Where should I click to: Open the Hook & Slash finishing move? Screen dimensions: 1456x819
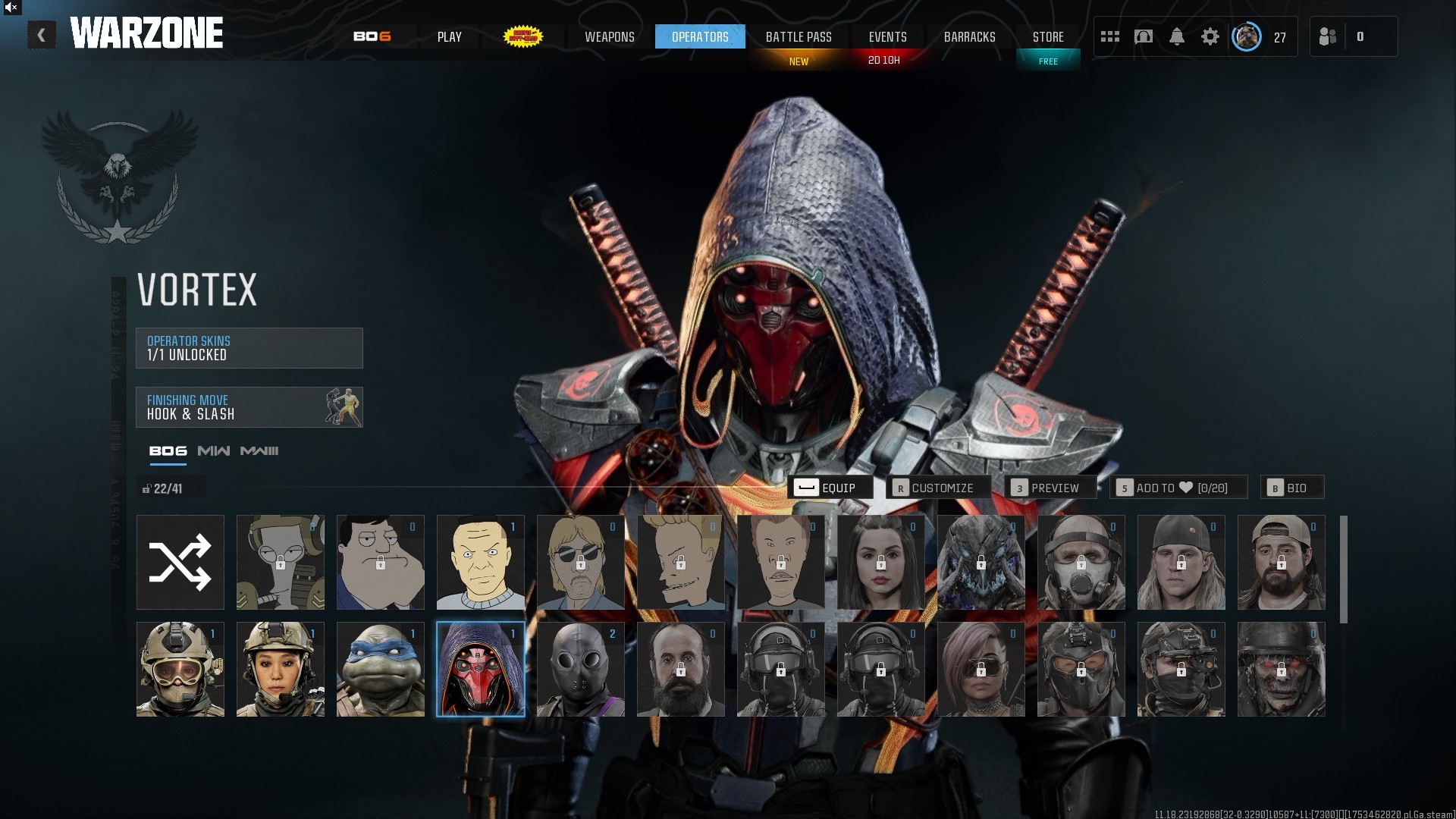[x=249, y=407]
